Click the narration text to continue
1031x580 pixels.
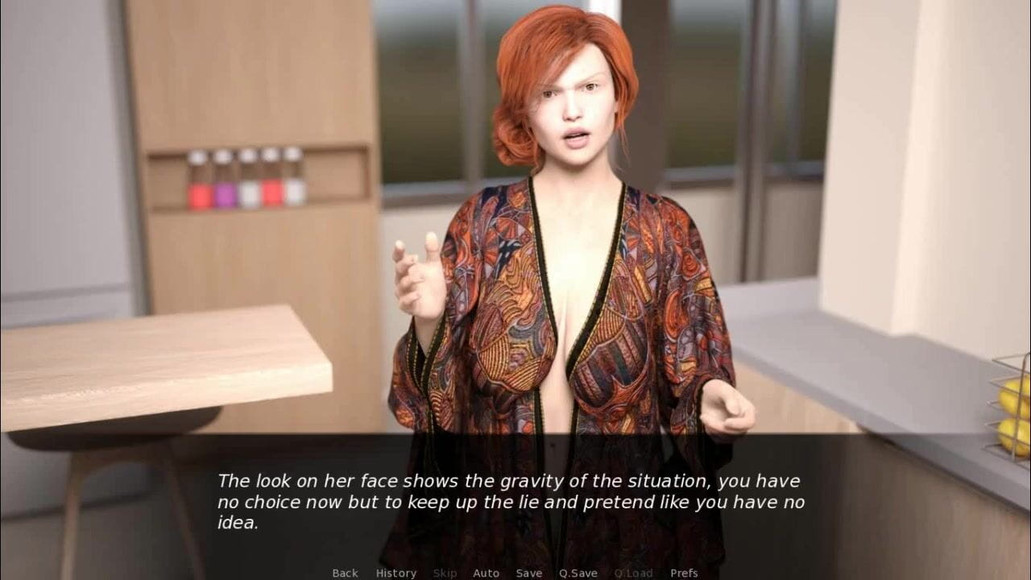tap(510, 502)
